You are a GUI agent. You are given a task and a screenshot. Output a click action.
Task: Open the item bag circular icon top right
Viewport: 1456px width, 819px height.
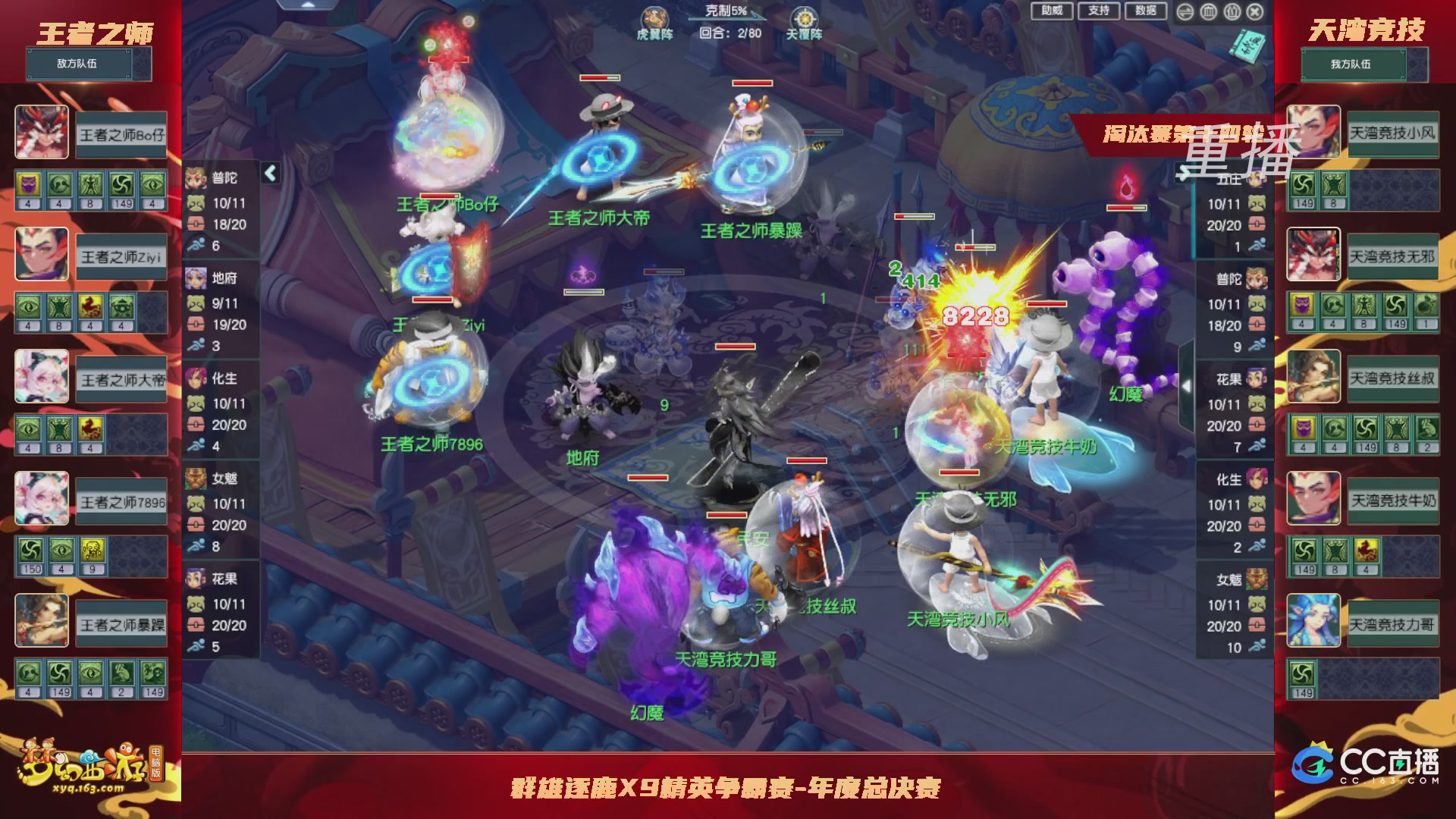tap(1232, 12)
